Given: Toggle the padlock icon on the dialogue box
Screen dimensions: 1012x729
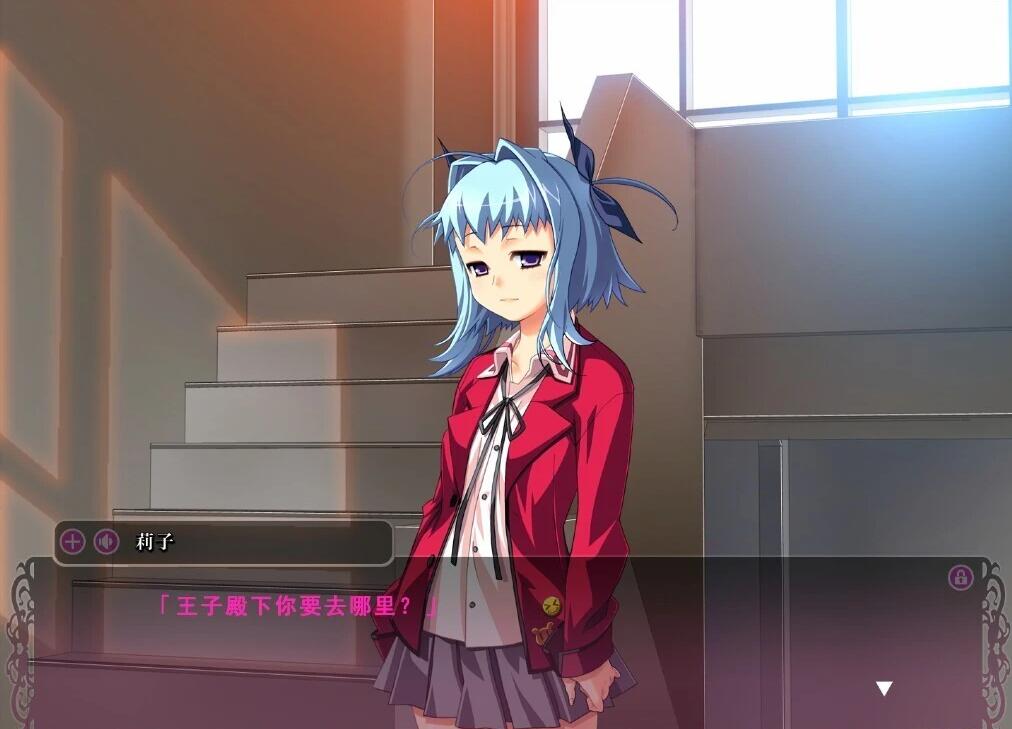Looking at the screenshot, I should click(x=960, y=577).
